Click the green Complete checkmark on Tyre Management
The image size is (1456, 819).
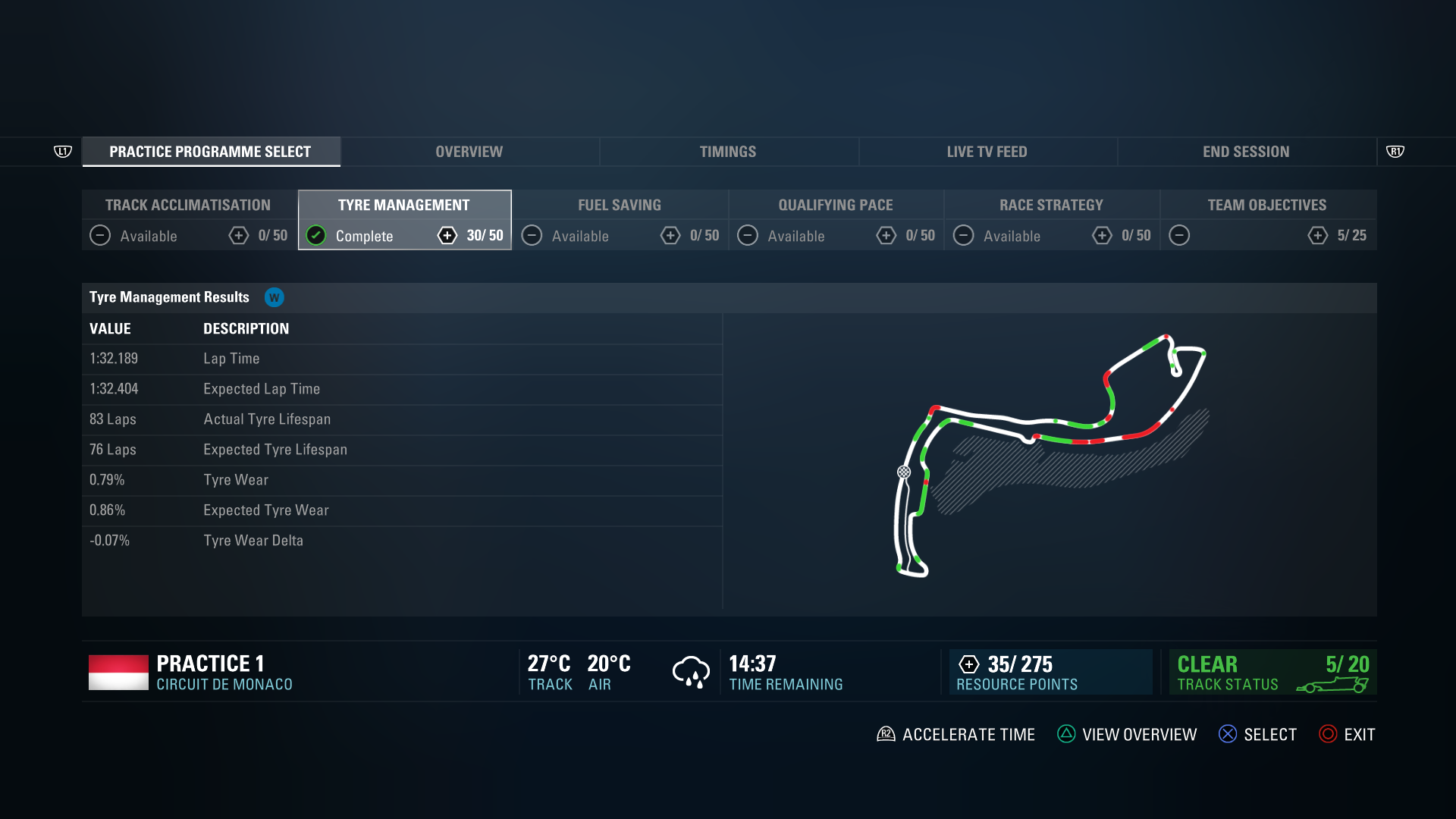point(316,236)
